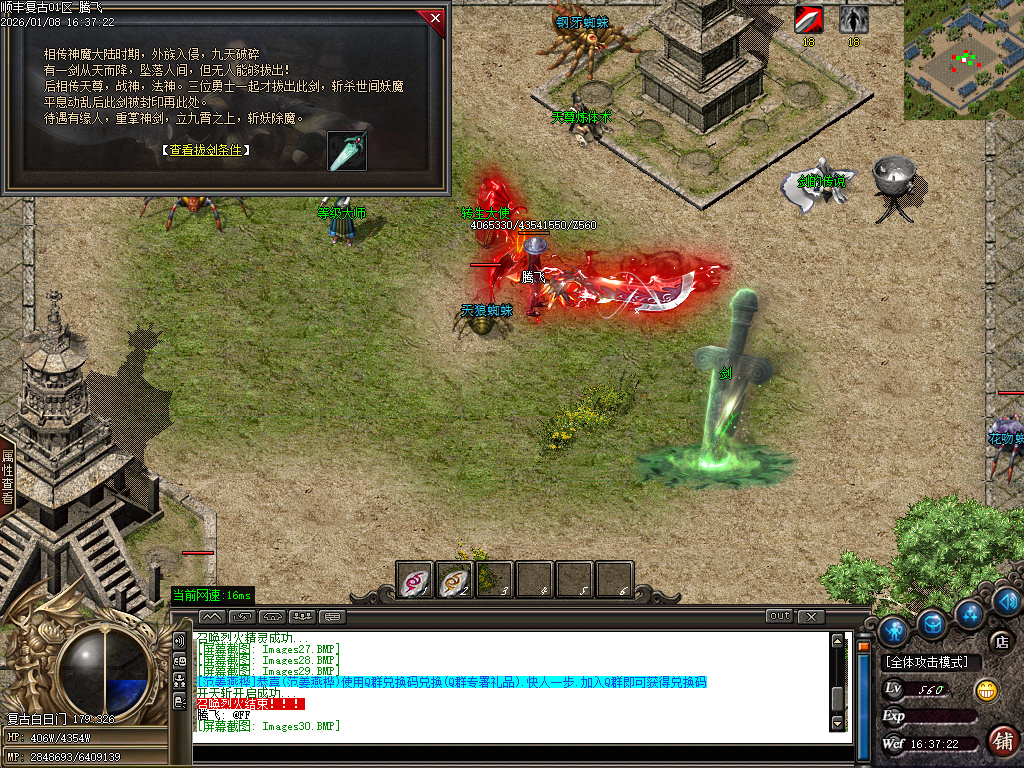Activate the red blade buff icon
The image size is (1024, 768).
(x=808, y=19)
